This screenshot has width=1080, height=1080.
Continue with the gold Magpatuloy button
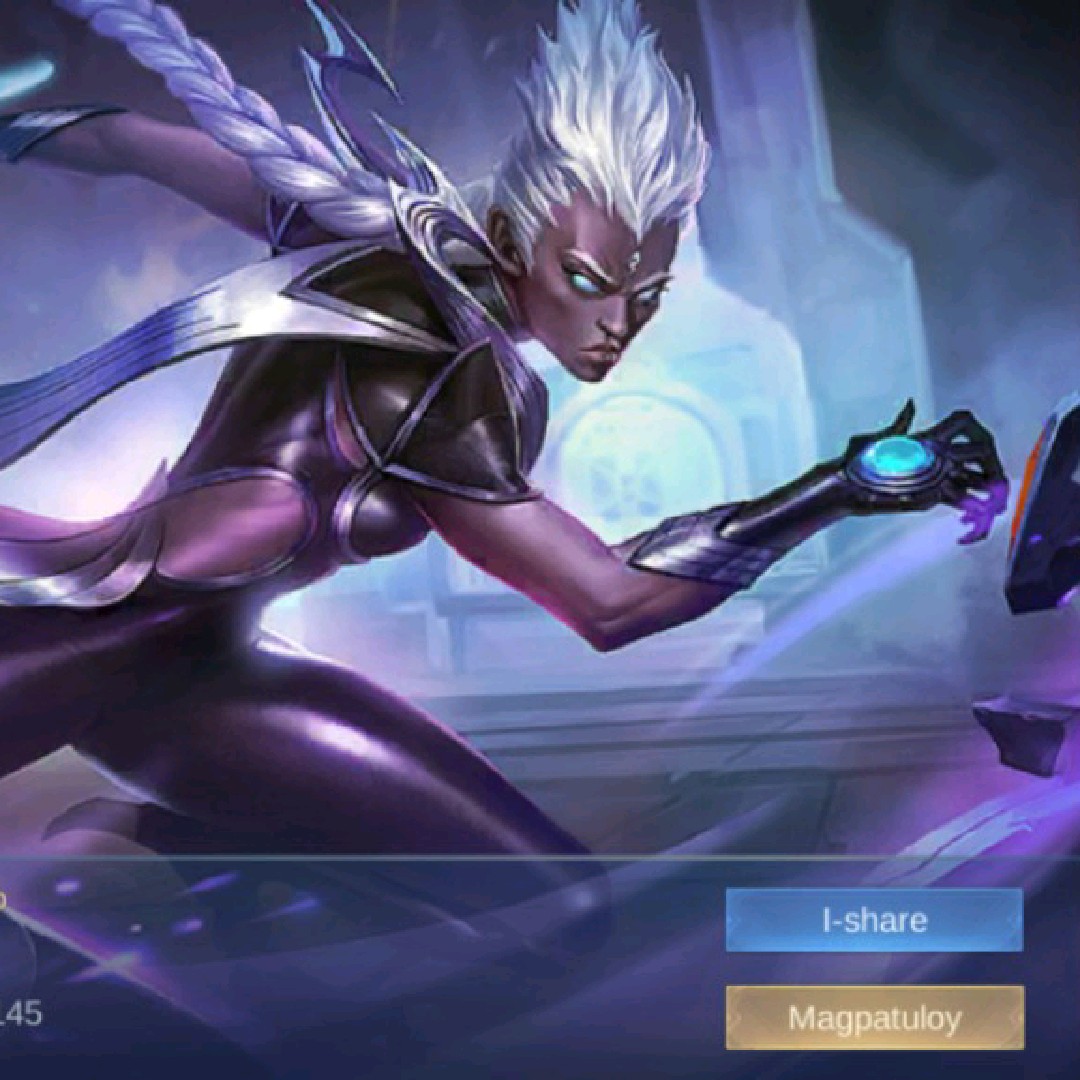[874, 1018]
